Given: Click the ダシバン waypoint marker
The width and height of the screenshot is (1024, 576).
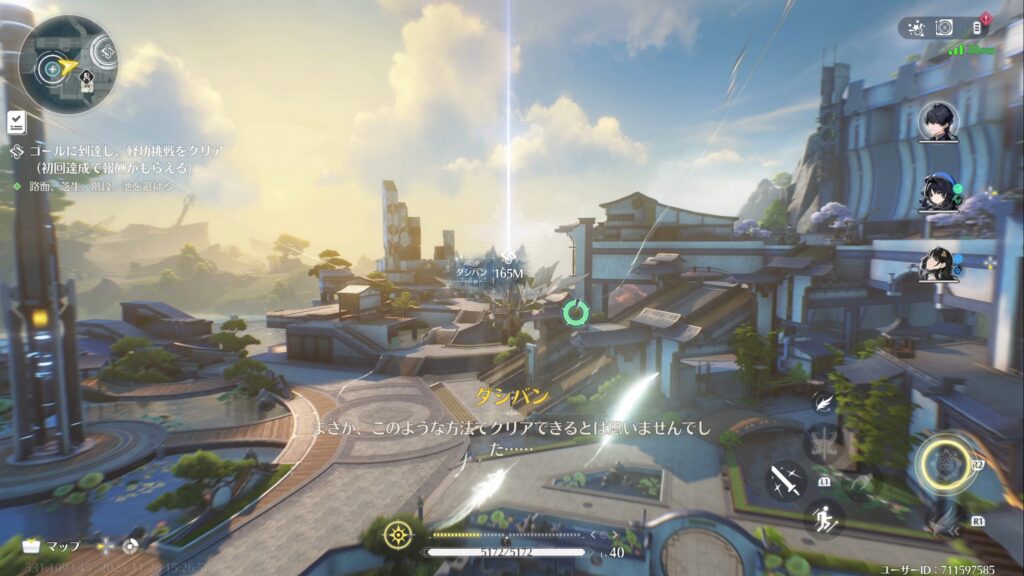Looking at the screenshot, I should point(509,257).
